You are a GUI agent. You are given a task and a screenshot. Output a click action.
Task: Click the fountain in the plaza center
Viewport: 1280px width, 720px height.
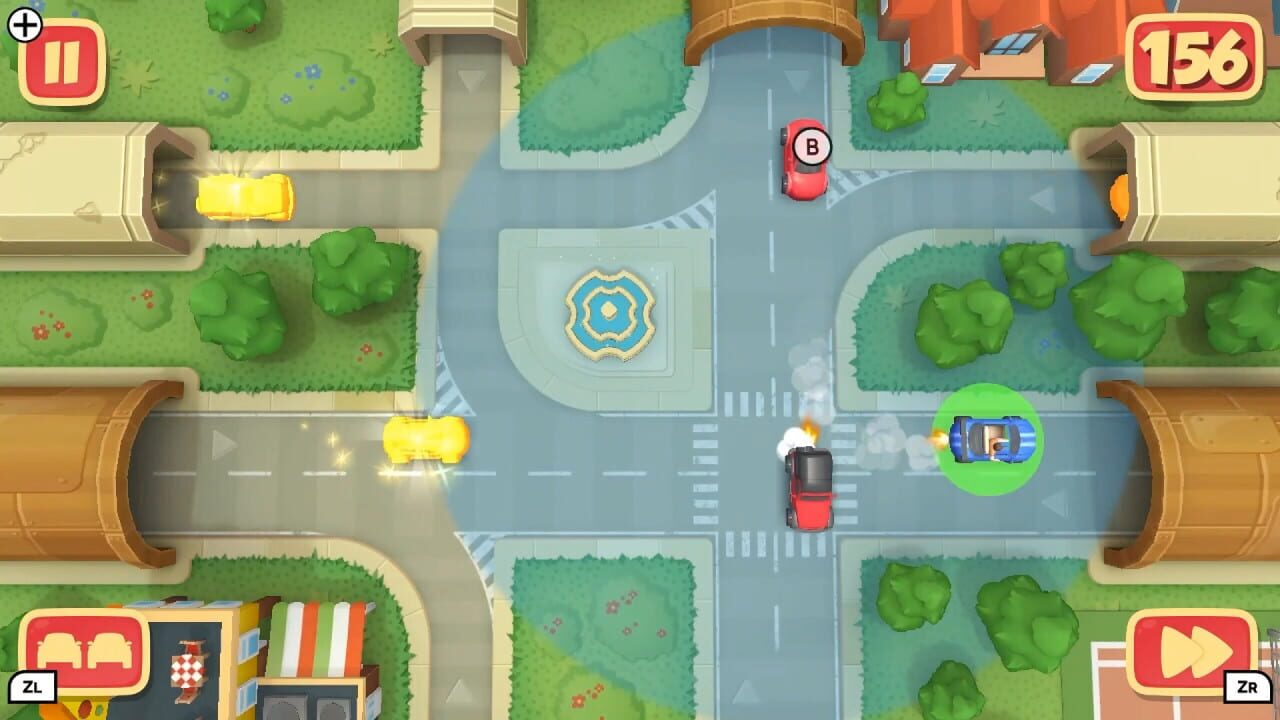609,313
